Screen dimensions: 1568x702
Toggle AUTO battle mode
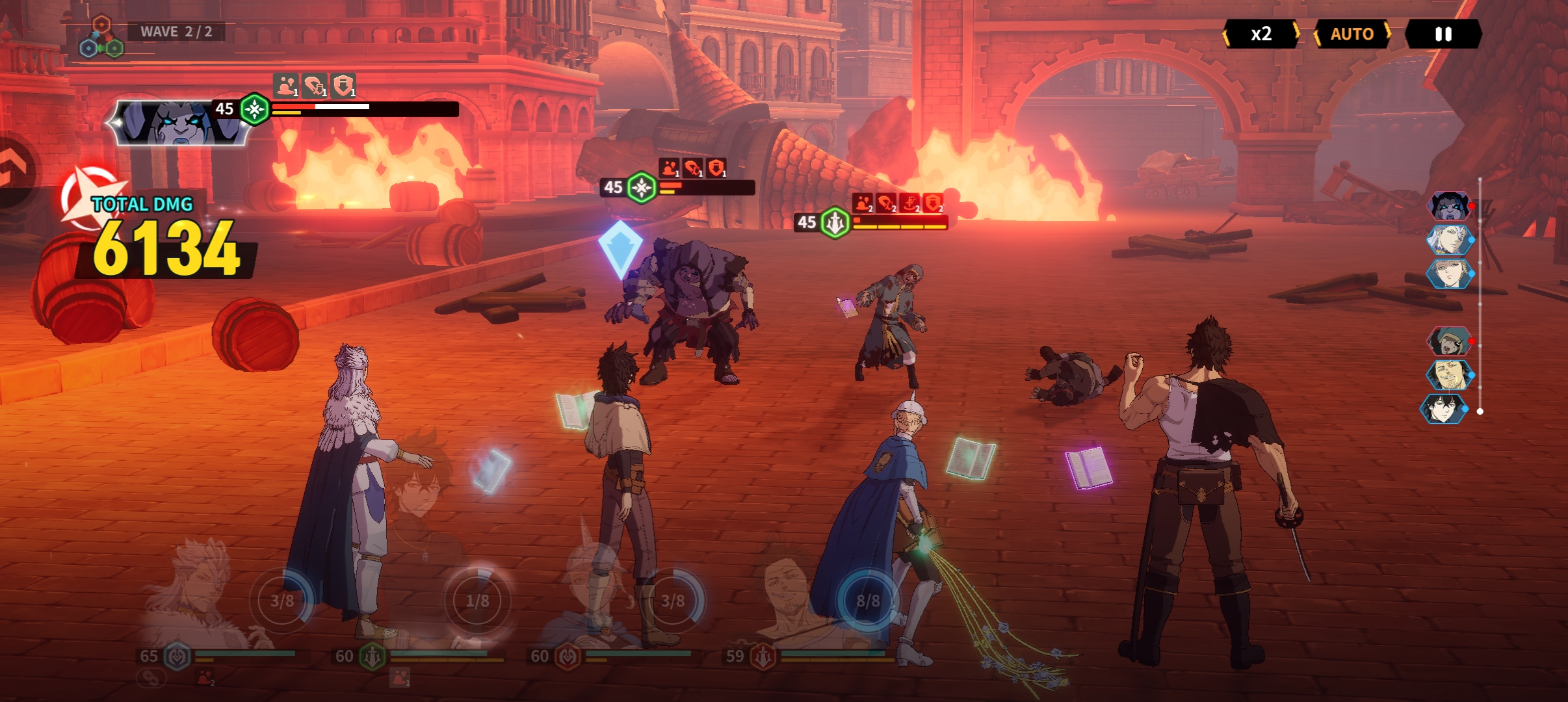[x=1352, y=34]
